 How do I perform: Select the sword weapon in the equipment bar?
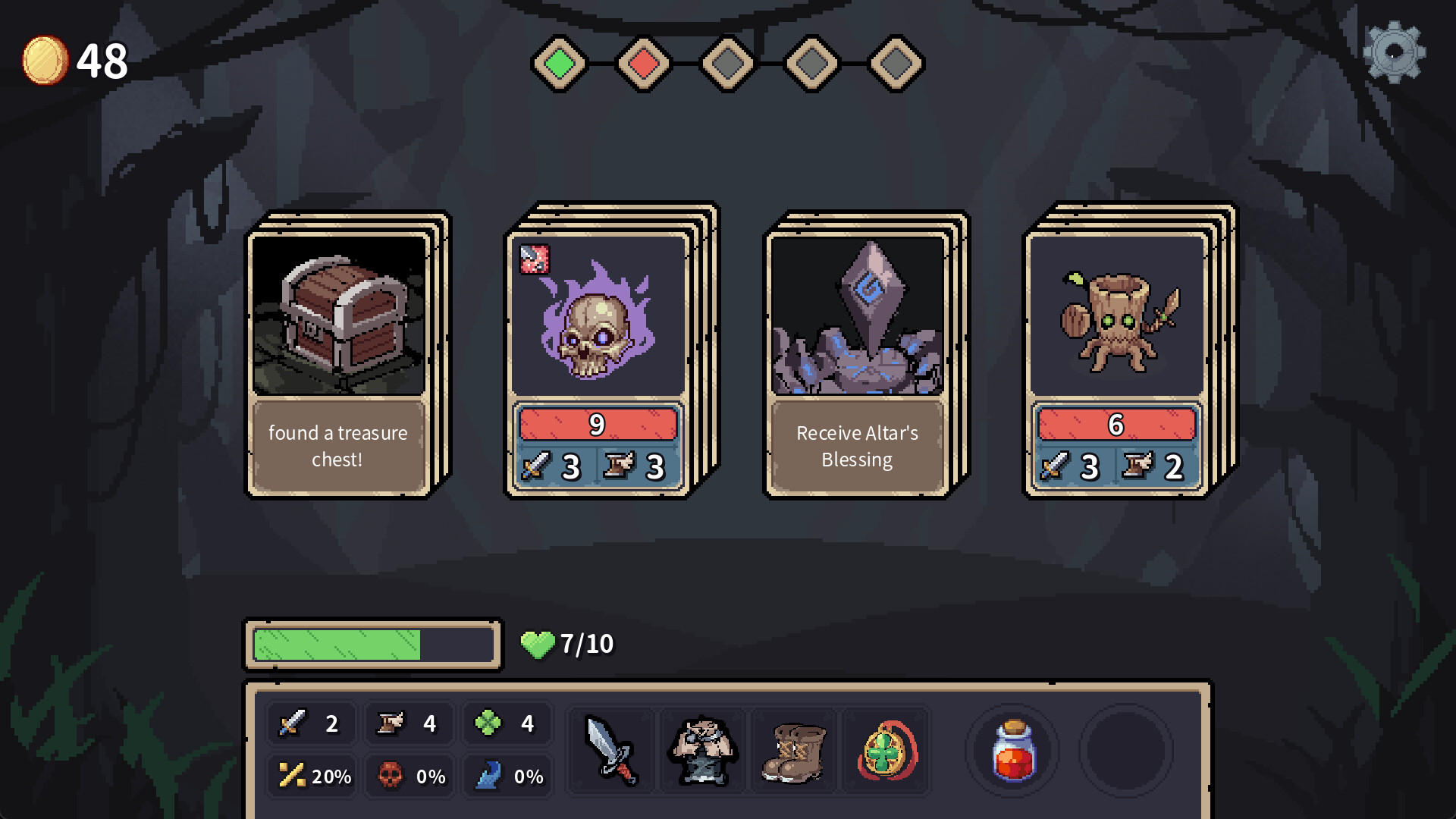(x=611, y=751)
